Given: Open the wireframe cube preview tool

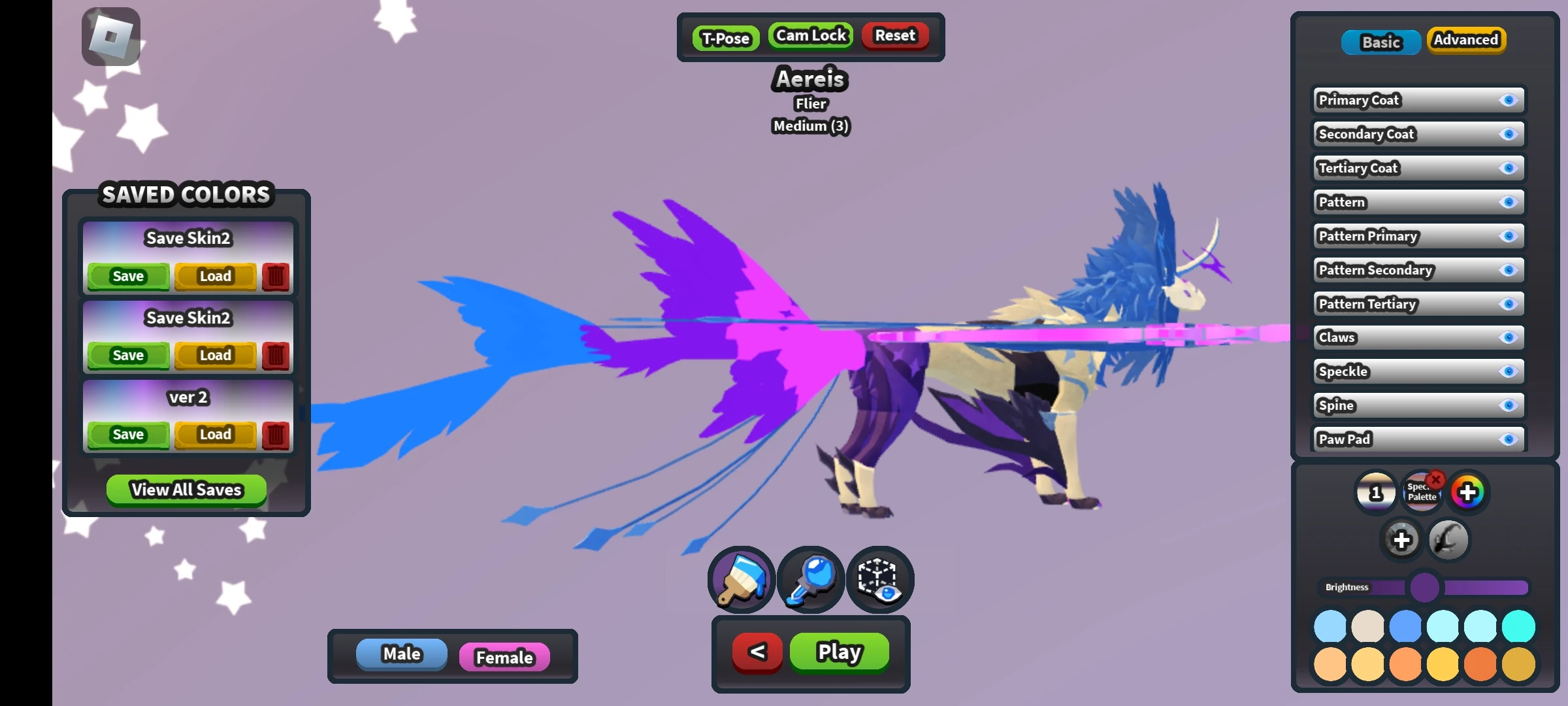Looking at the screenshot, I should click(879, 579).
